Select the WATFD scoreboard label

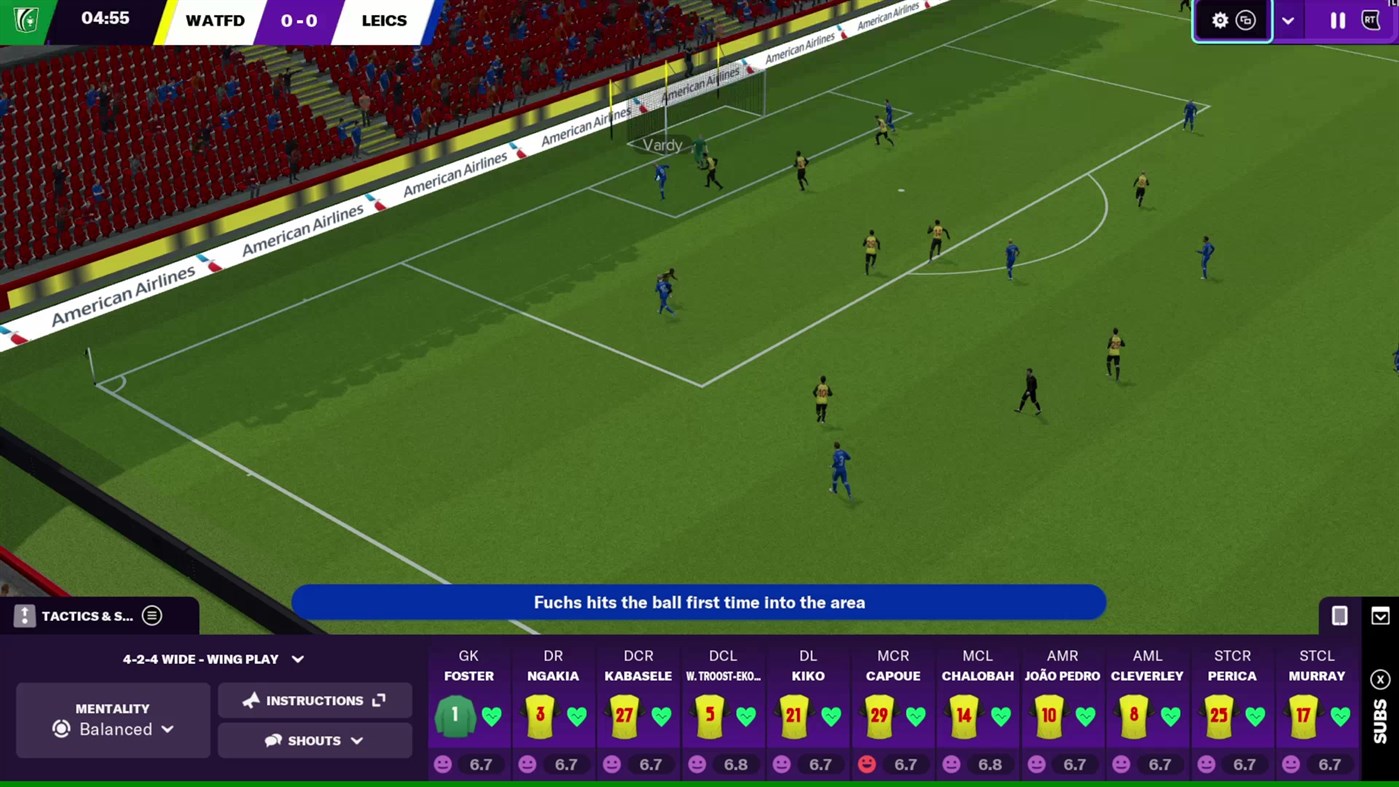click(x=215, y=20)
